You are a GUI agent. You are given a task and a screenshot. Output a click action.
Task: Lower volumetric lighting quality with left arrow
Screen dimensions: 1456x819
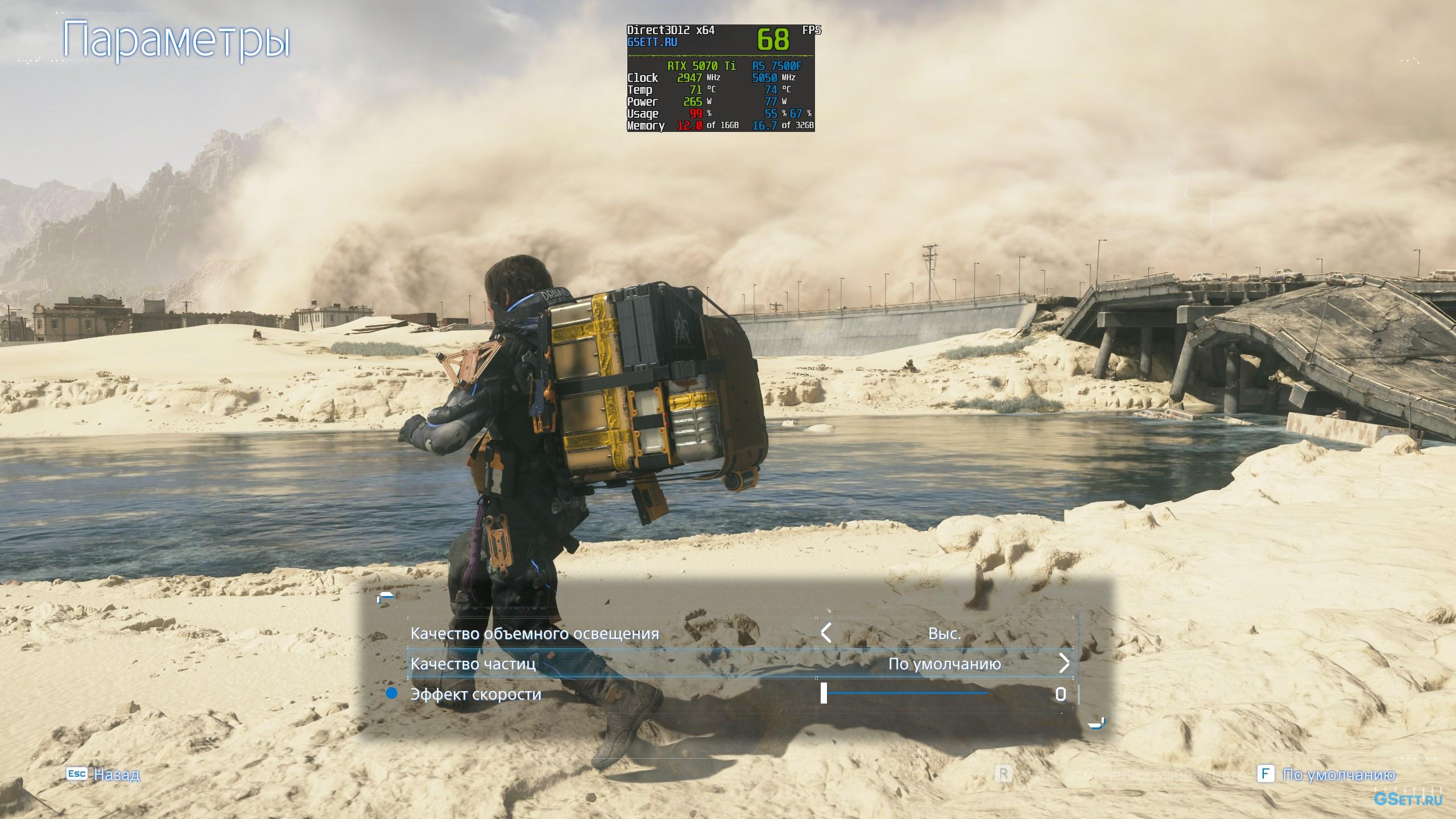point(826,632)
